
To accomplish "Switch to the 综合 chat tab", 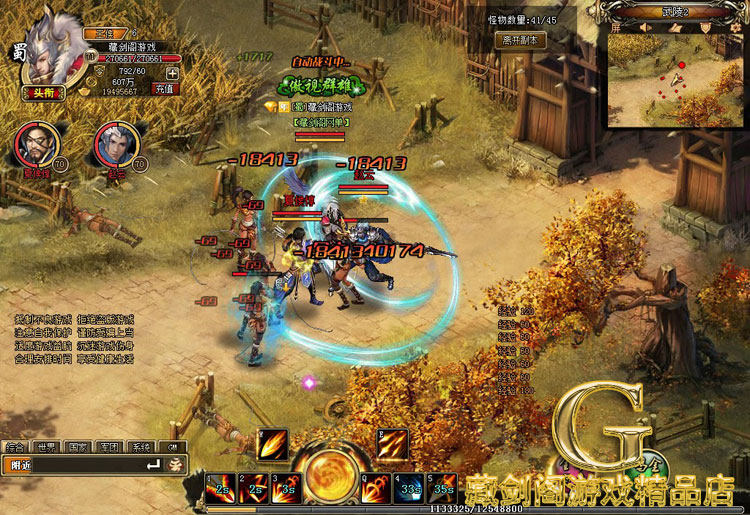I will tap(14, 448).
